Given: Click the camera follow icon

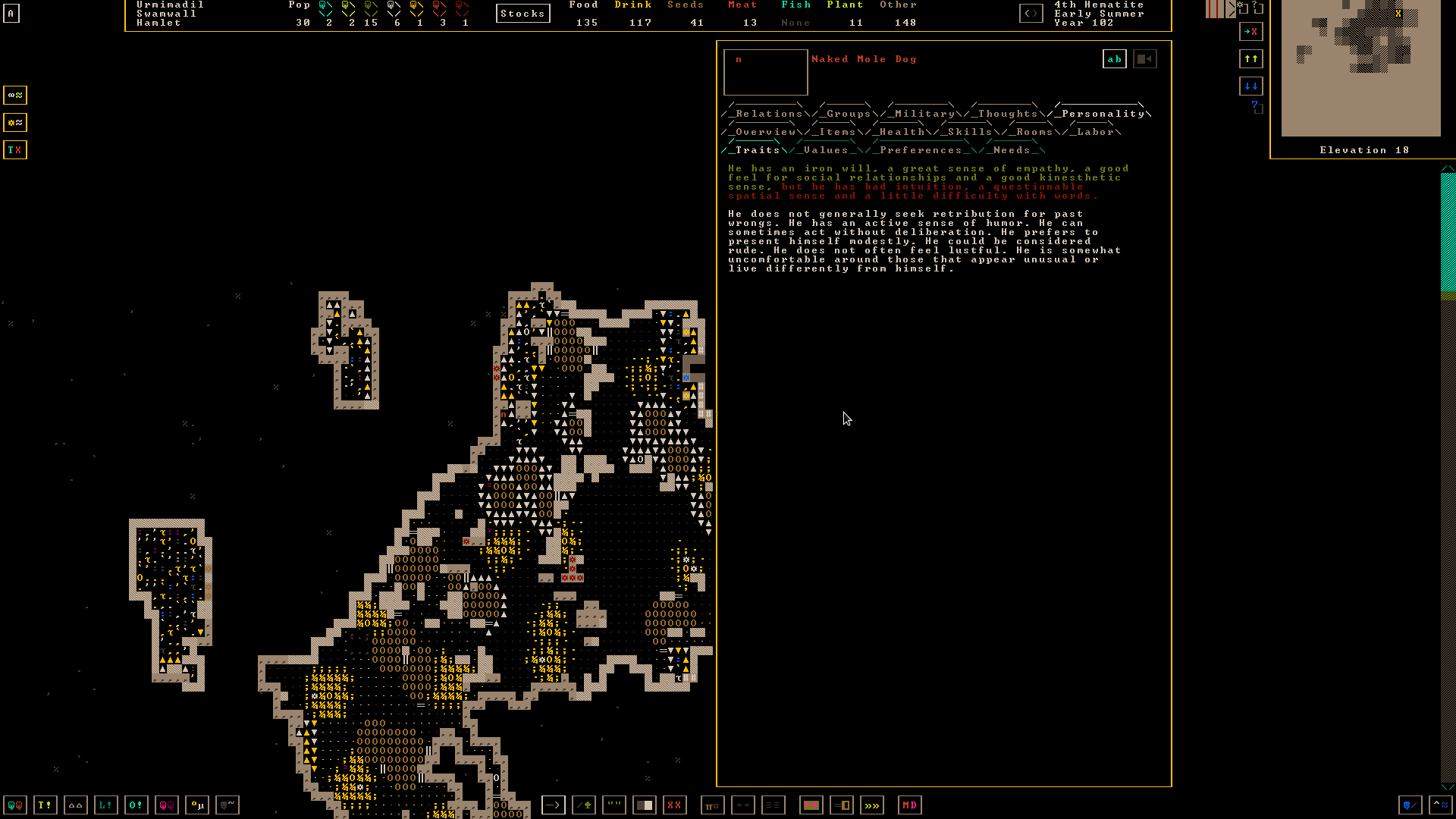Looking at the screenshot, I should pos(1144,59).
